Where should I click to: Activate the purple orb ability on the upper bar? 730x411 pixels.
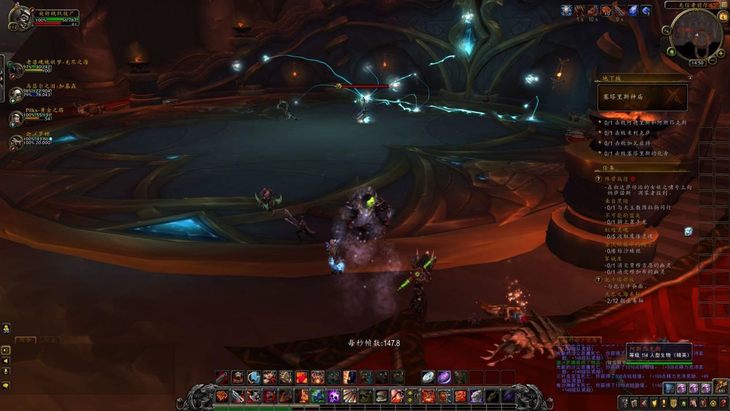coord(444,377)
